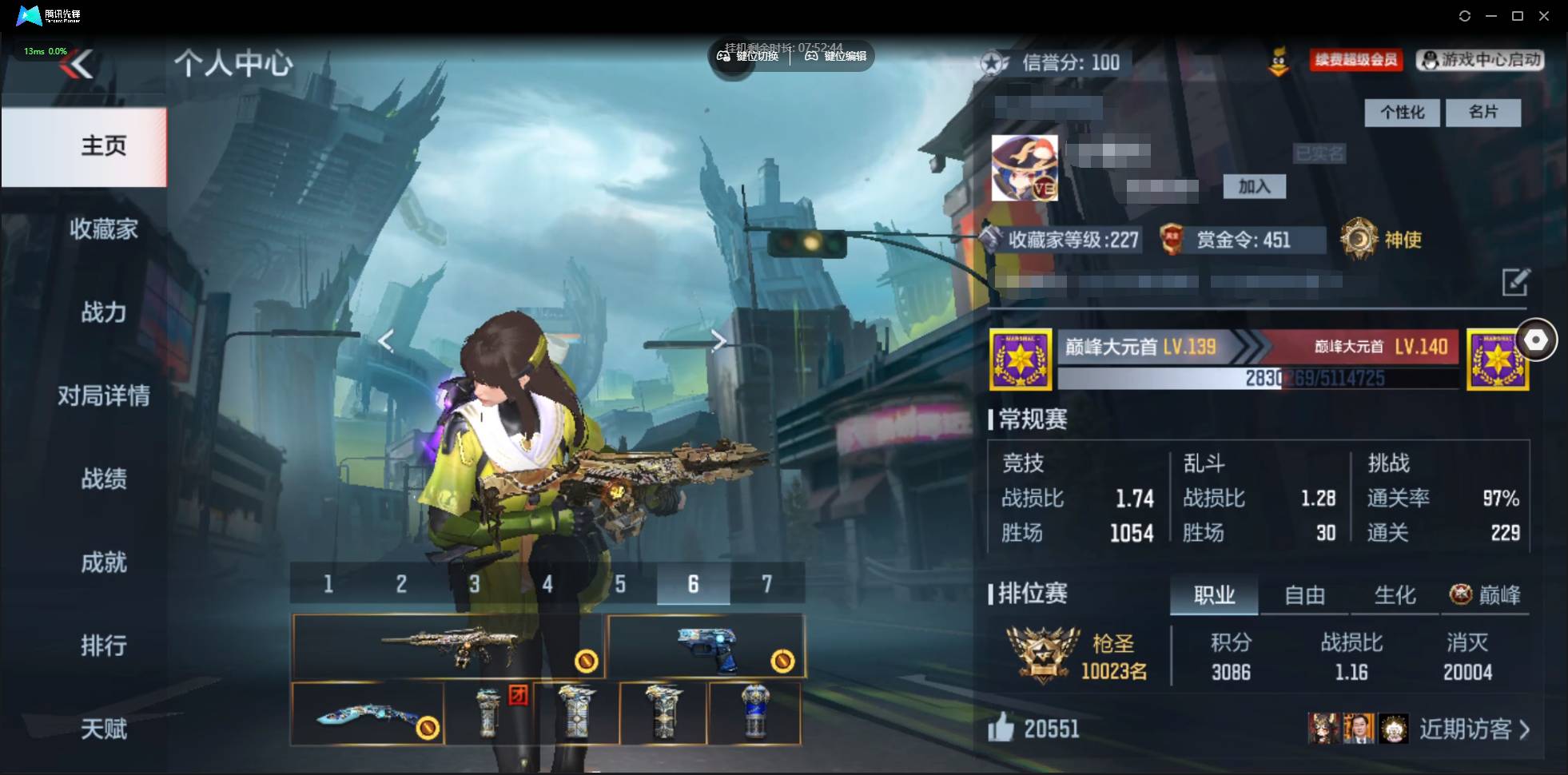Select the 生化 ranked mode tab
Viewport: 1568px width, 775px height.
[x=1395, y=594]
